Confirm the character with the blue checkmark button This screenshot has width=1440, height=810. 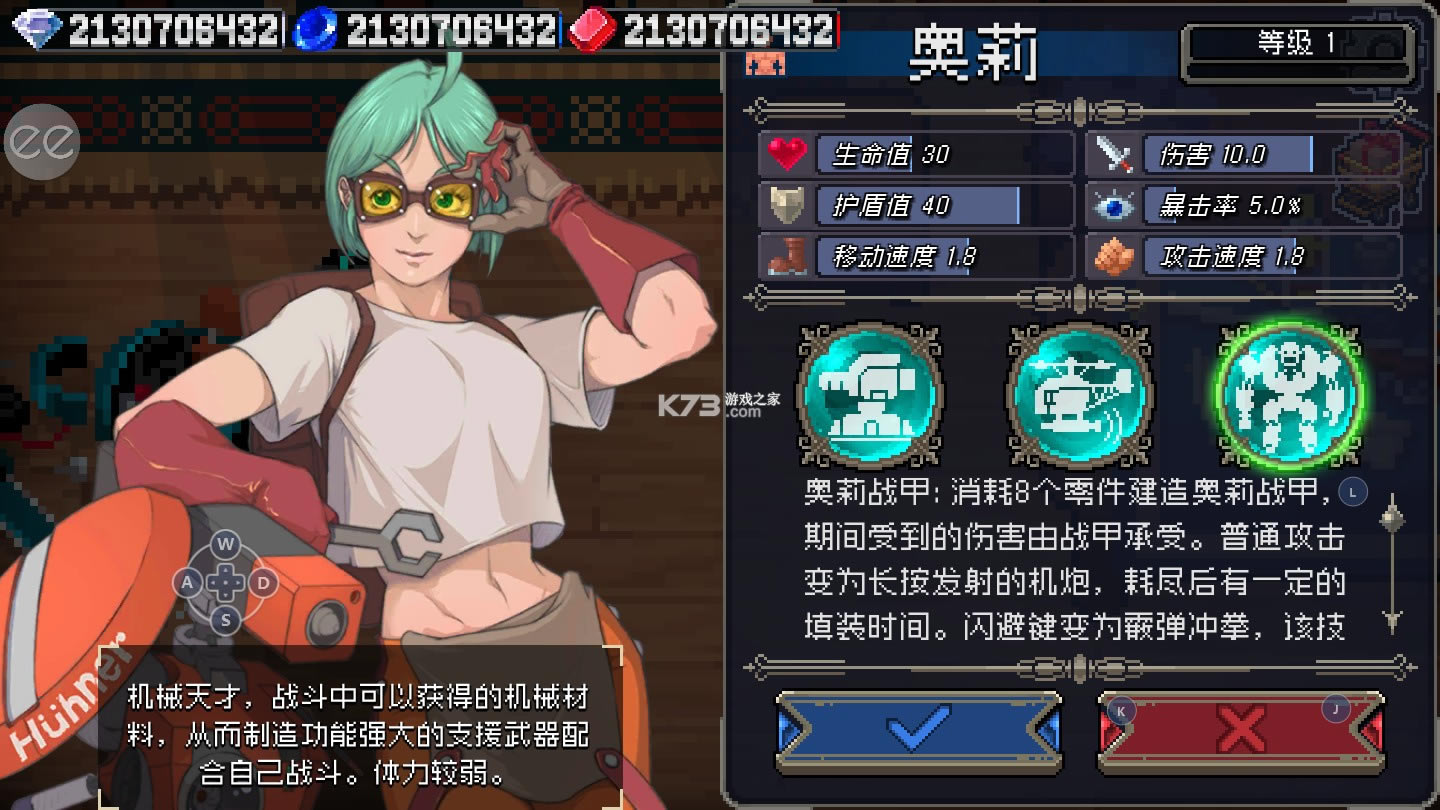[918, 731]
